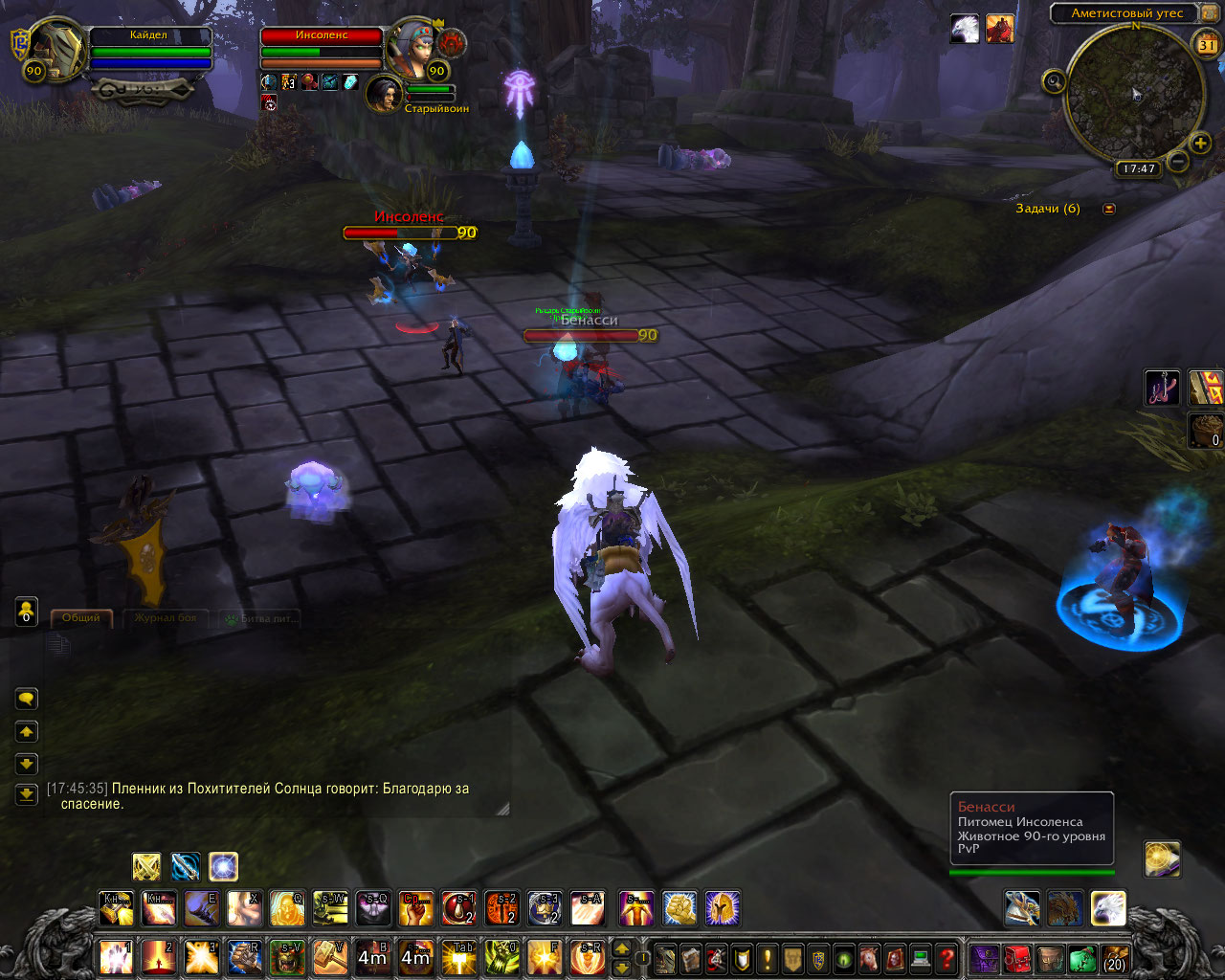Image resolution: width=1225 pixels, height=980 pixels.
Task: Open the green stitched bag slot
Action: click(1081, 957)
